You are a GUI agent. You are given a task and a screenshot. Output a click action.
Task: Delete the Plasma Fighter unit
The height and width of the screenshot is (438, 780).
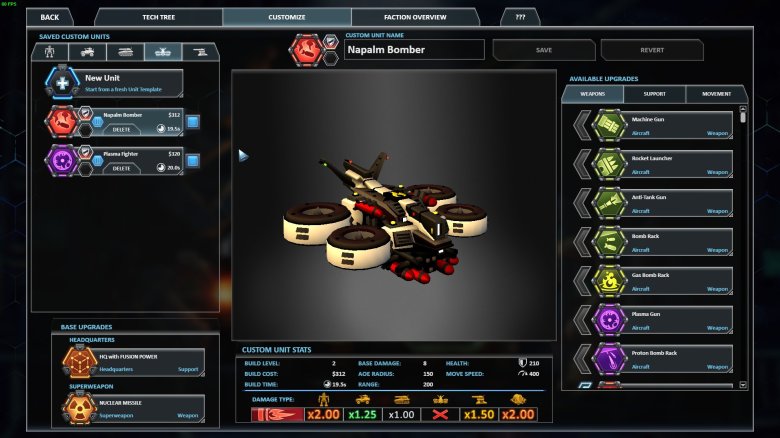[121, 167]
